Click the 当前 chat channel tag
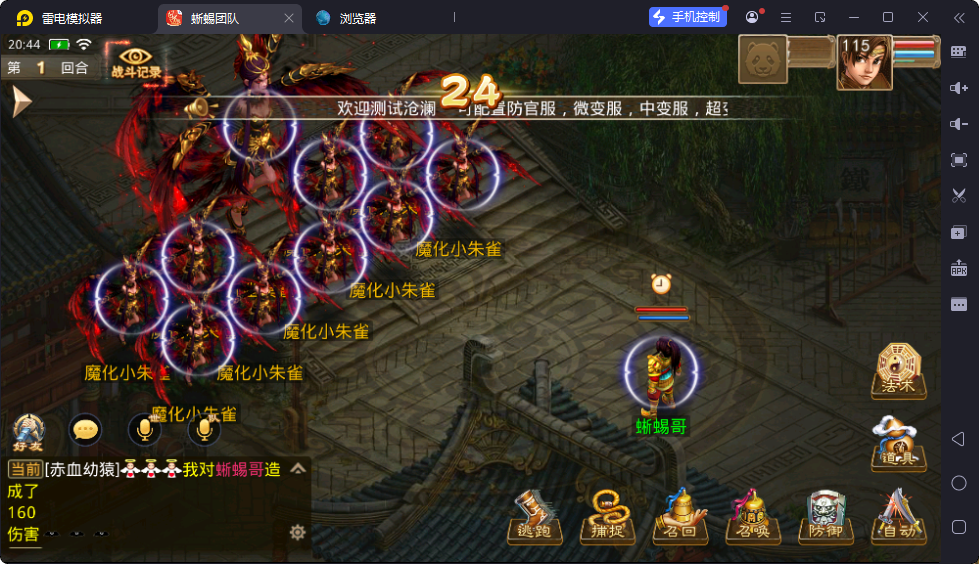Viewport: 979px width, 564px height. coord(24,469)
